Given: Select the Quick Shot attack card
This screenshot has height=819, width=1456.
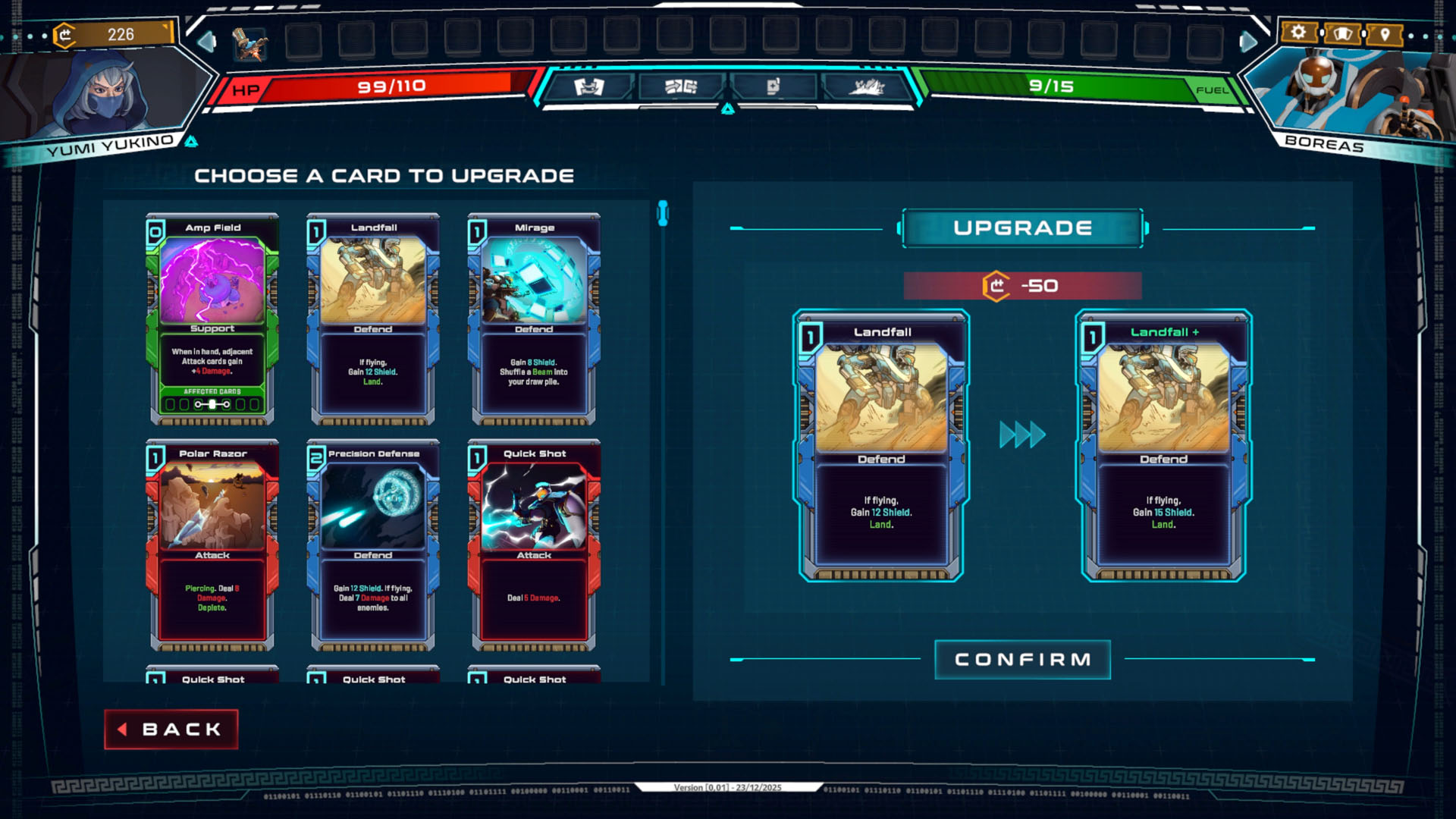Looking at the screenshot, I should click(x=533, y=546).
